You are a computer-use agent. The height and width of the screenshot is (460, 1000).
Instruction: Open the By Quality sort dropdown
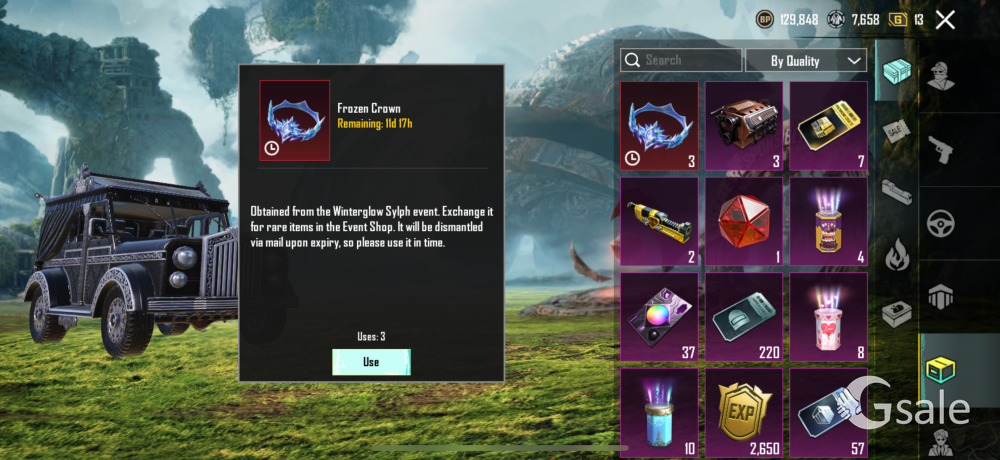[x=805, y=61]
